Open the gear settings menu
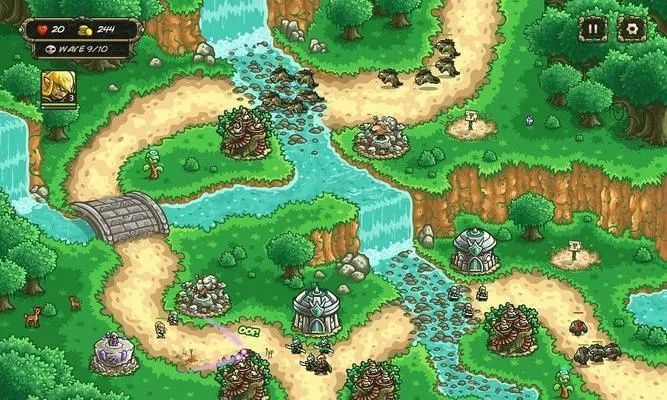Viewport: 667px width, 400px height. tap(631, 29)
